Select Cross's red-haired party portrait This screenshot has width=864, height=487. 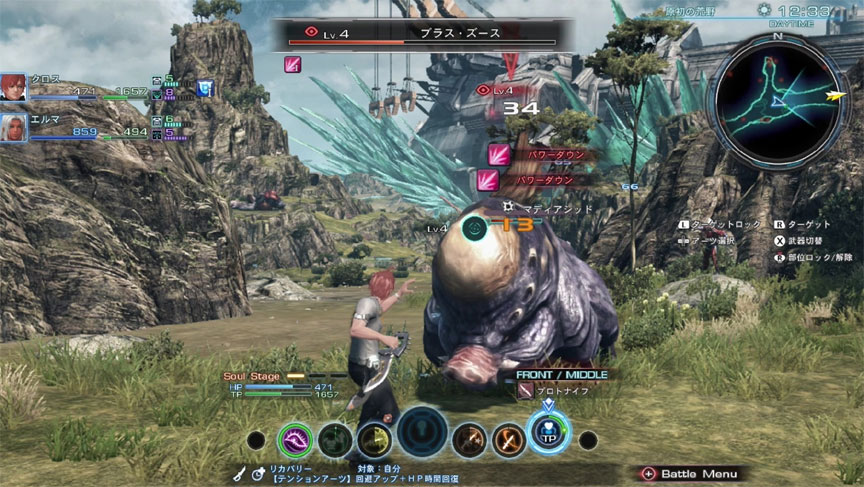coord(14,87)
